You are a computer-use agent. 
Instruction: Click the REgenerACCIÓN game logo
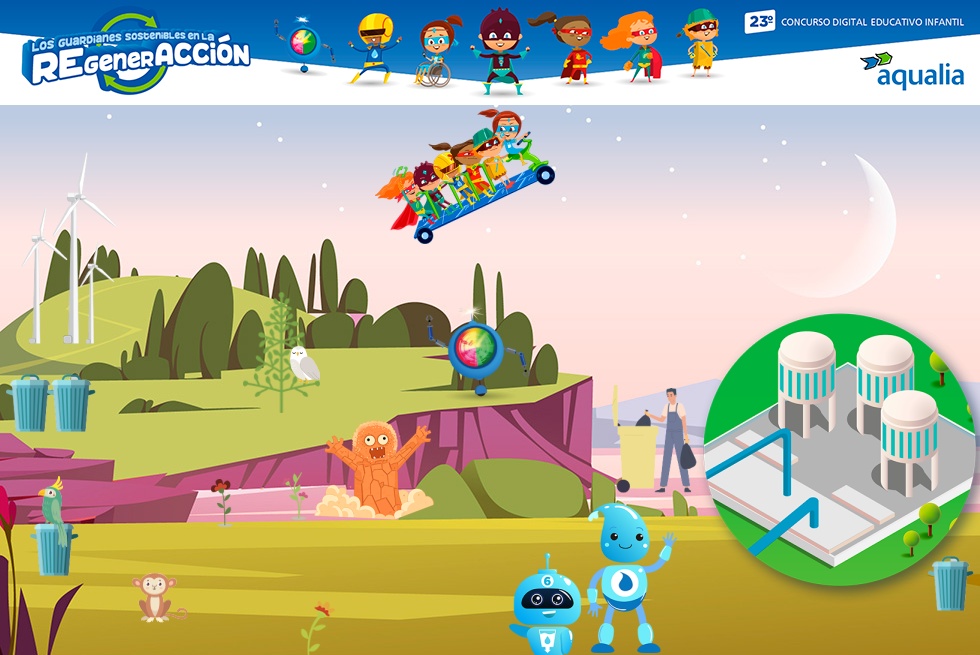coord(137,55)
